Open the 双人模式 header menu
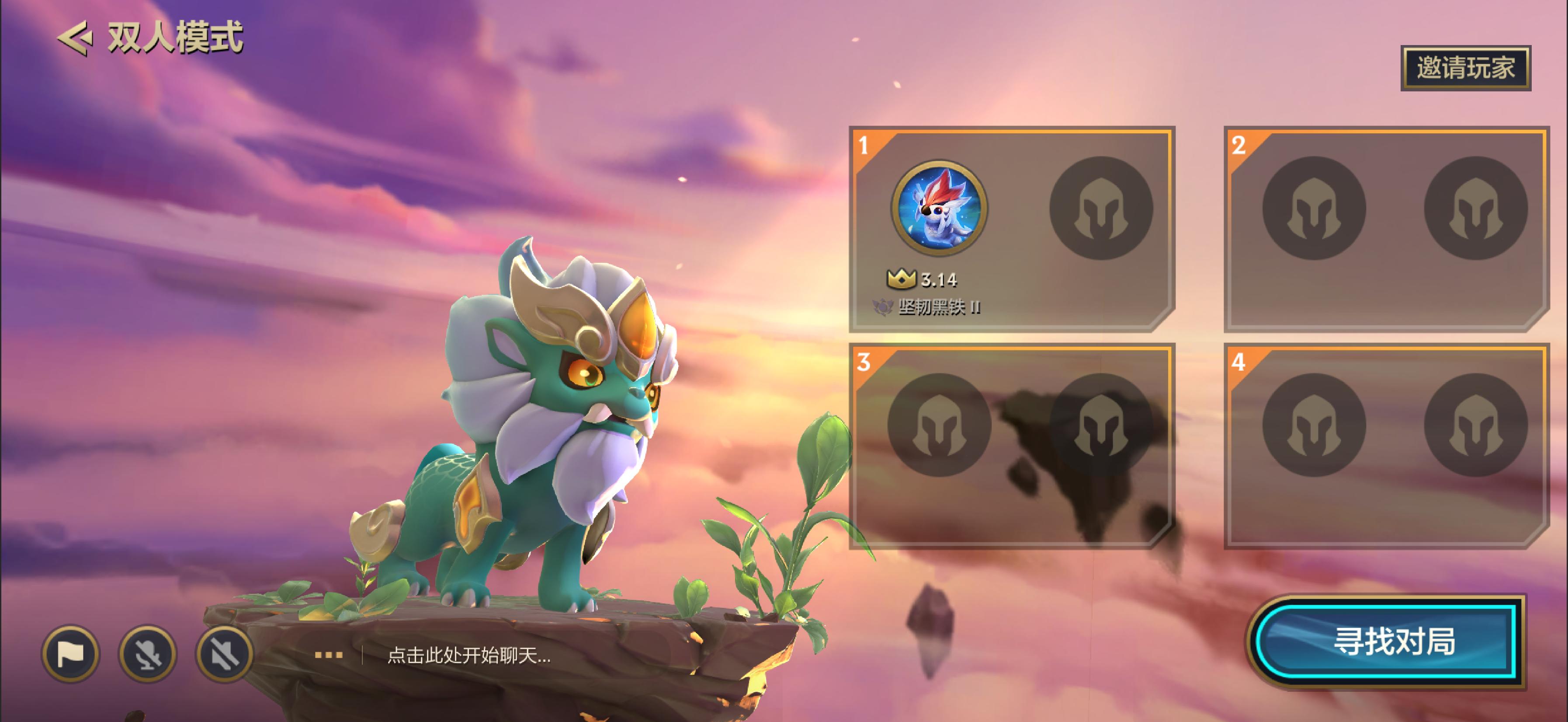 point(175,38)
